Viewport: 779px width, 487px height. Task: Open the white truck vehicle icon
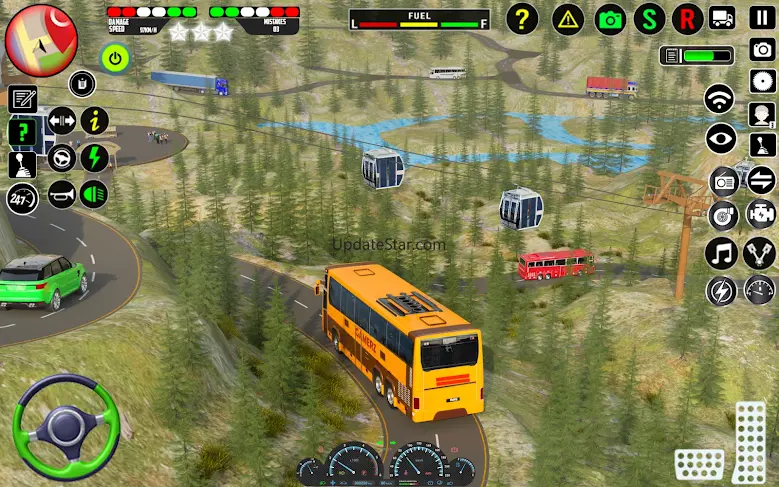[x=722, y=18]
